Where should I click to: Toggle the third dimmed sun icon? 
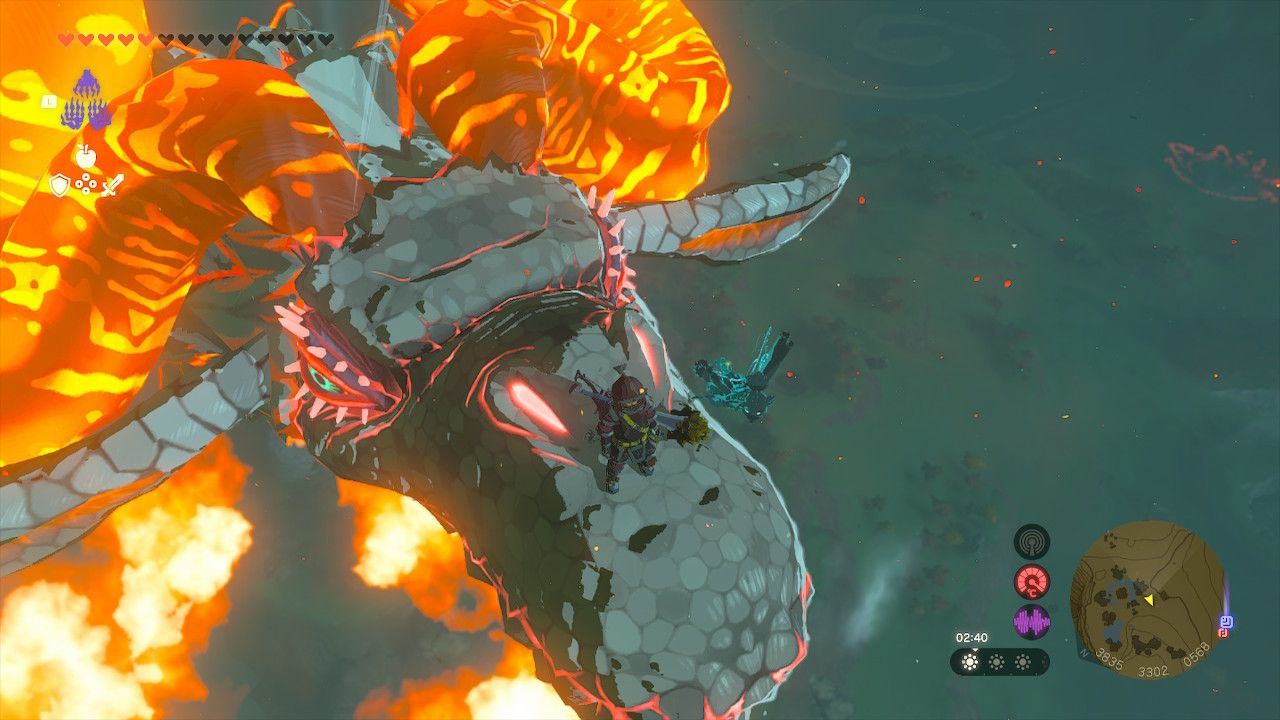[1023, 661]
